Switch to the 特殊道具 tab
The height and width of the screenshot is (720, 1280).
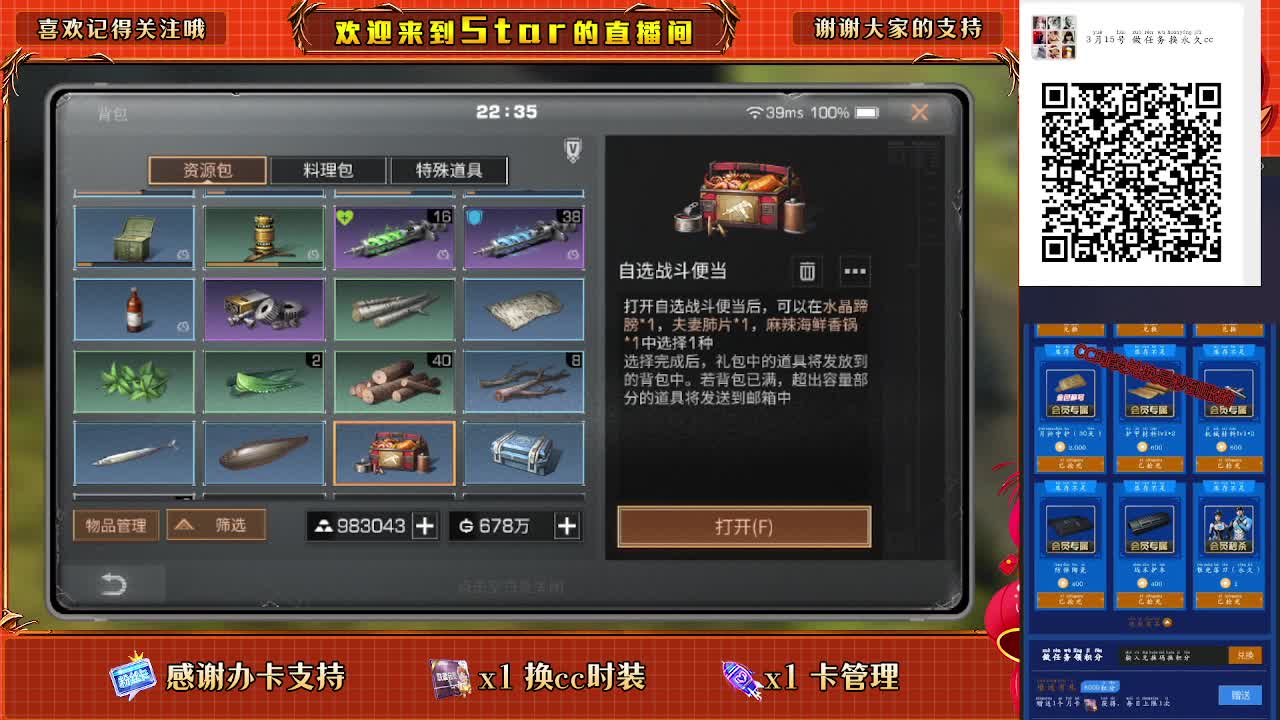tap(446, 170)
